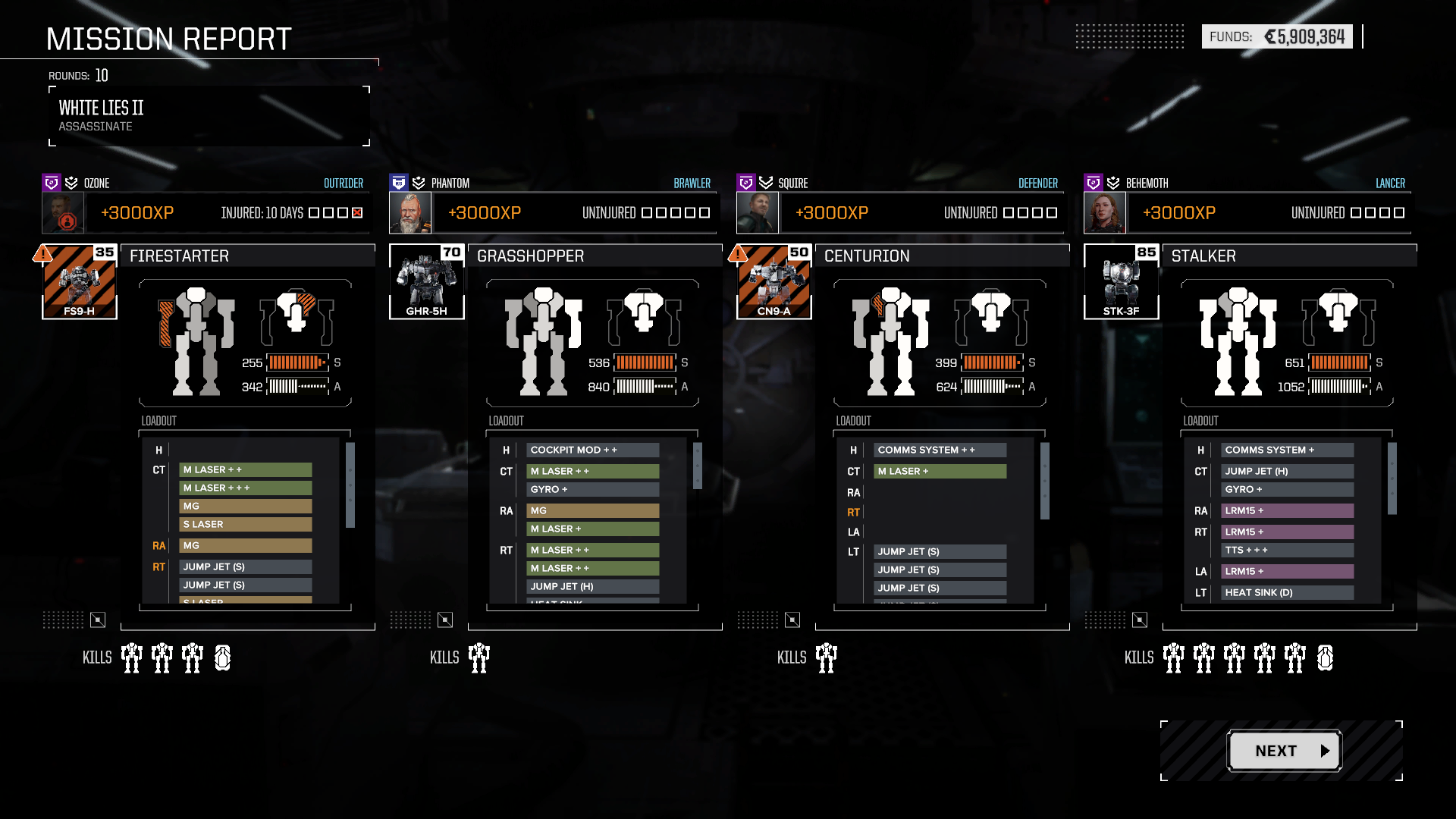1456x819 pixels.
Task: View pilot Ozone's portrait
Action: [x=63, y=213]
